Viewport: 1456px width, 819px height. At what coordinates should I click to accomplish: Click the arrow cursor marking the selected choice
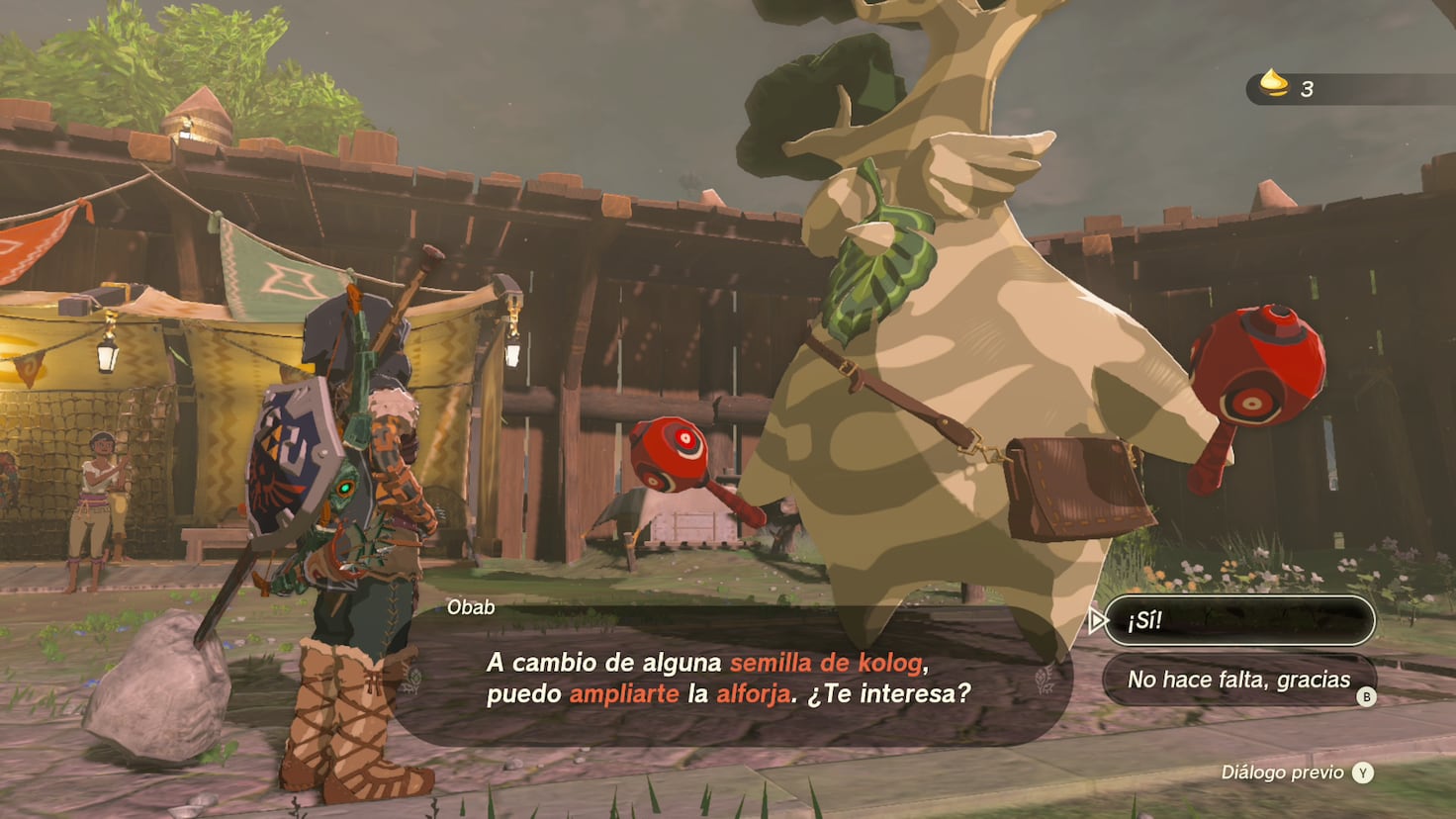point(1097,621)
